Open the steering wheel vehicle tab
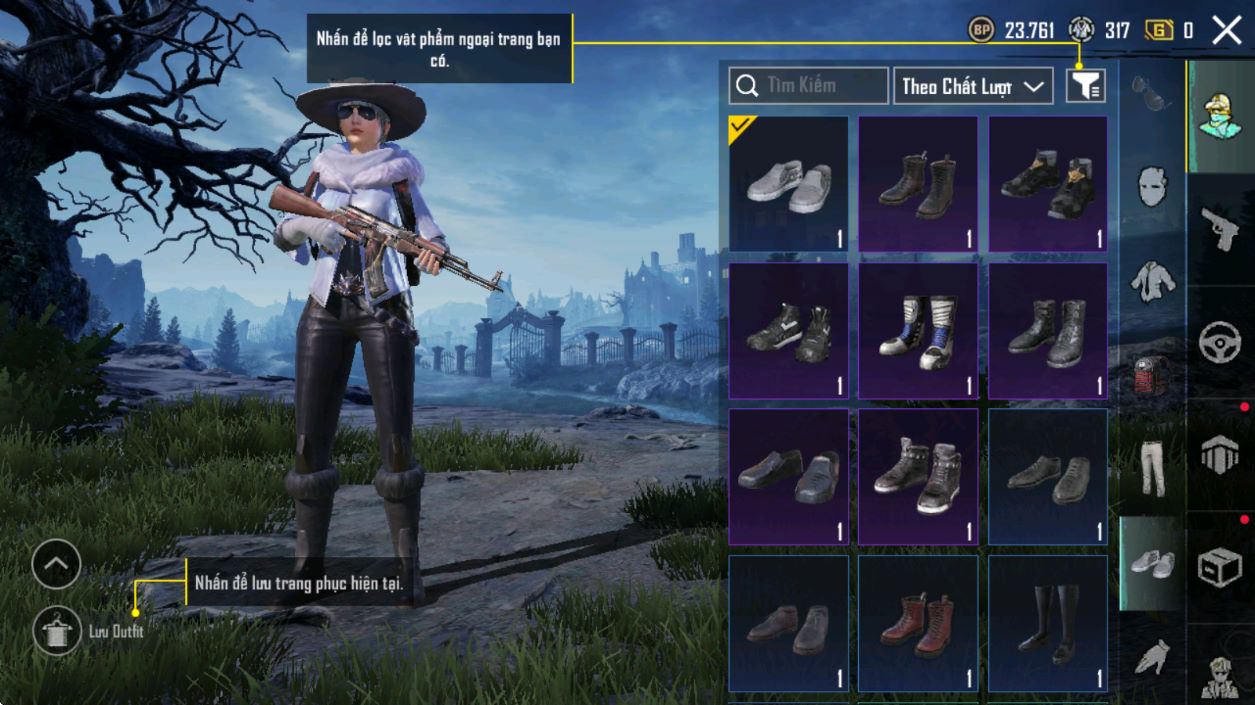Image resolution: width=1255 pixels, height=705 pixels. coord(1219,342)
